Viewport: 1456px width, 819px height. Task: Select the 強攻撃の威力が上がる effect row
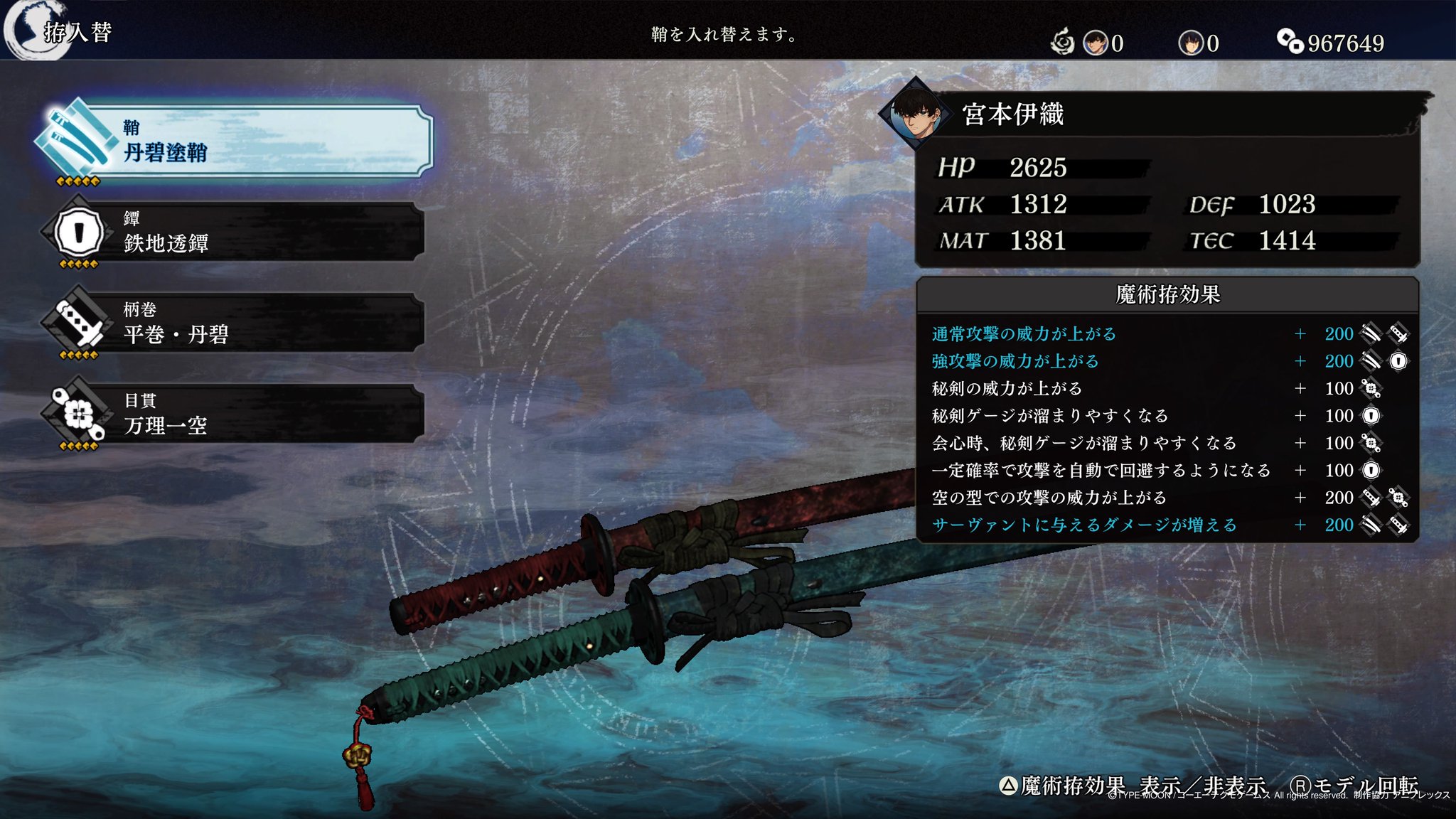(x=1166, y=361)
